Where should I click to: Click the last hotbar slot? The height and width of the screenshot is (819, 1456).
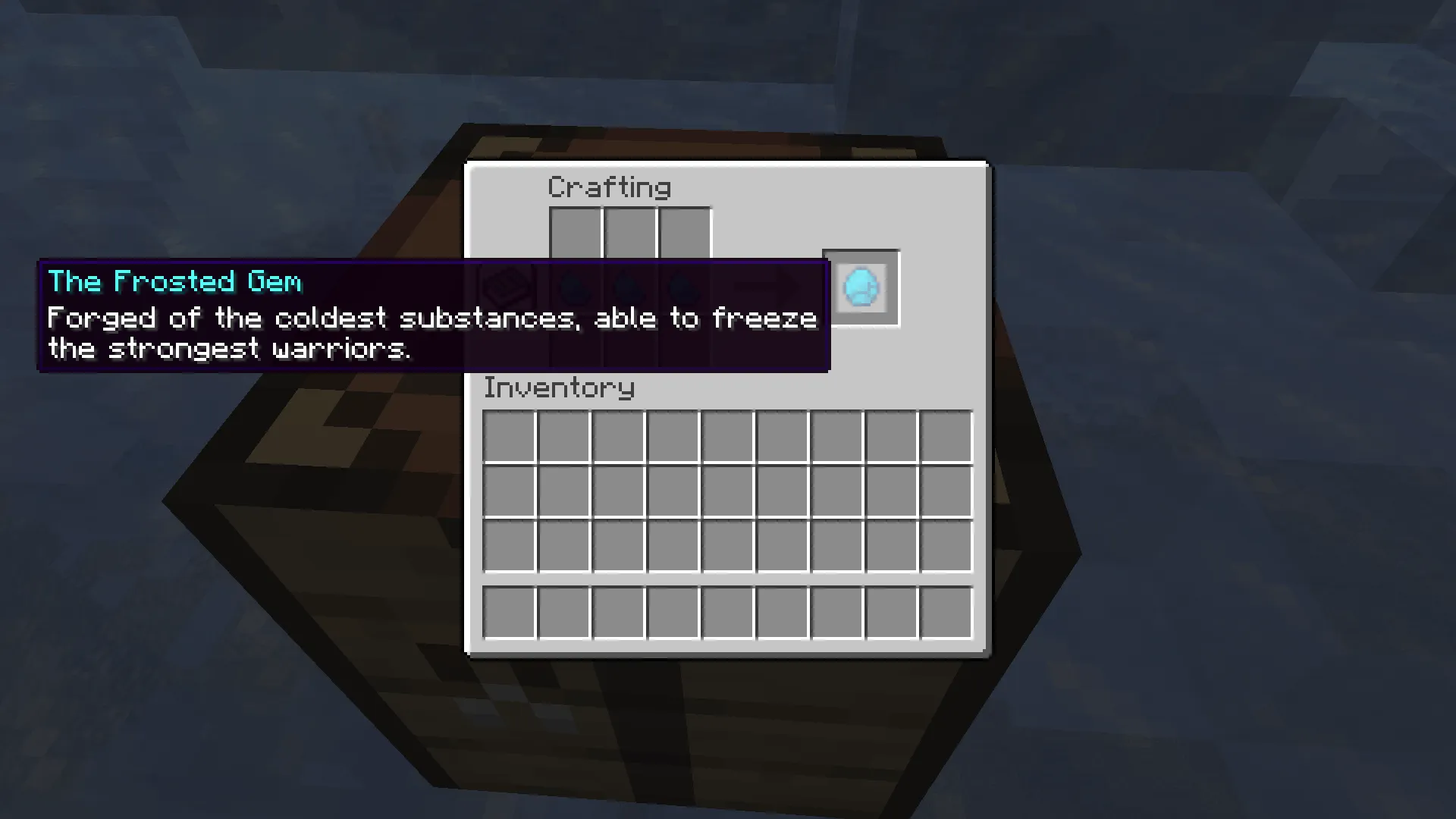946,611
